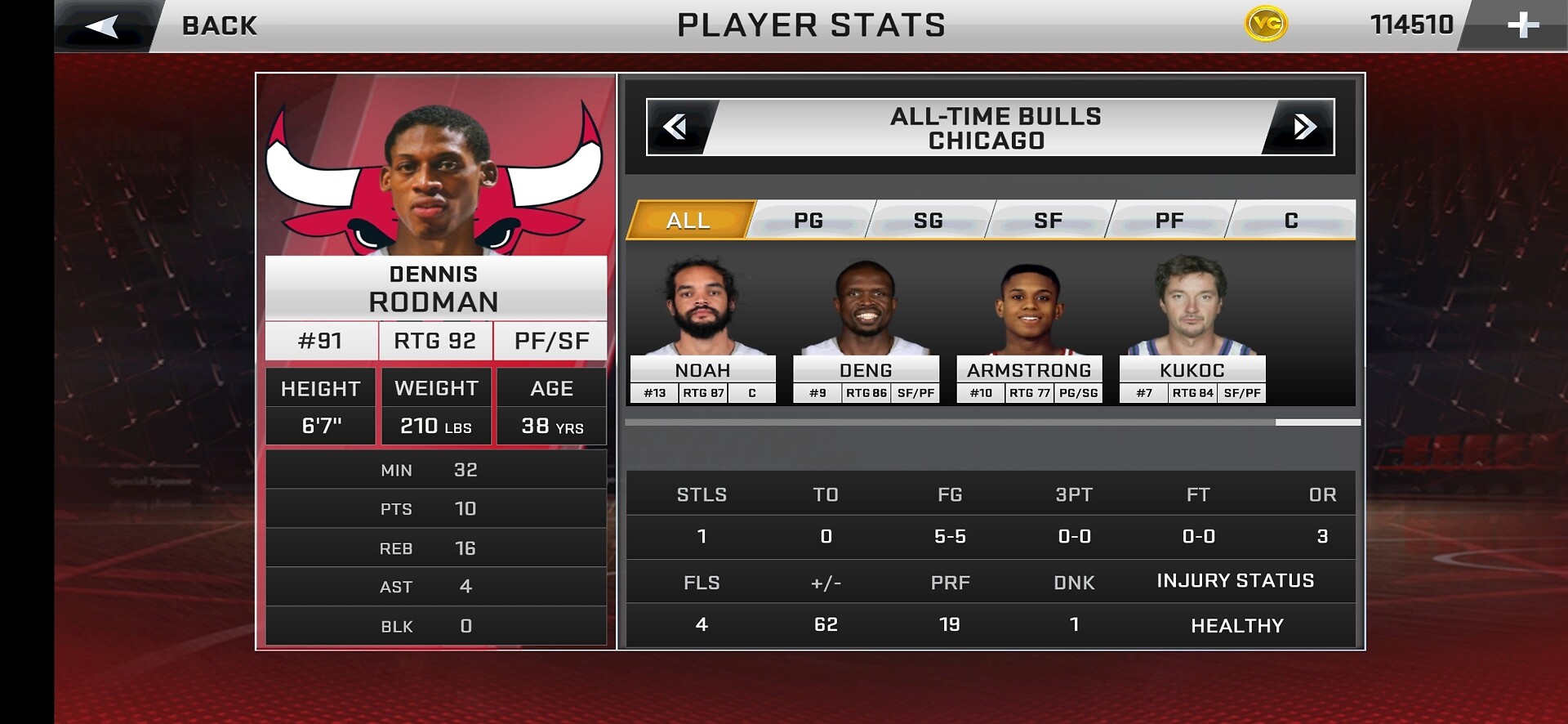Switch to the C position tab
This screenshot has height=724, width=1568.
tap(1291, 220)
